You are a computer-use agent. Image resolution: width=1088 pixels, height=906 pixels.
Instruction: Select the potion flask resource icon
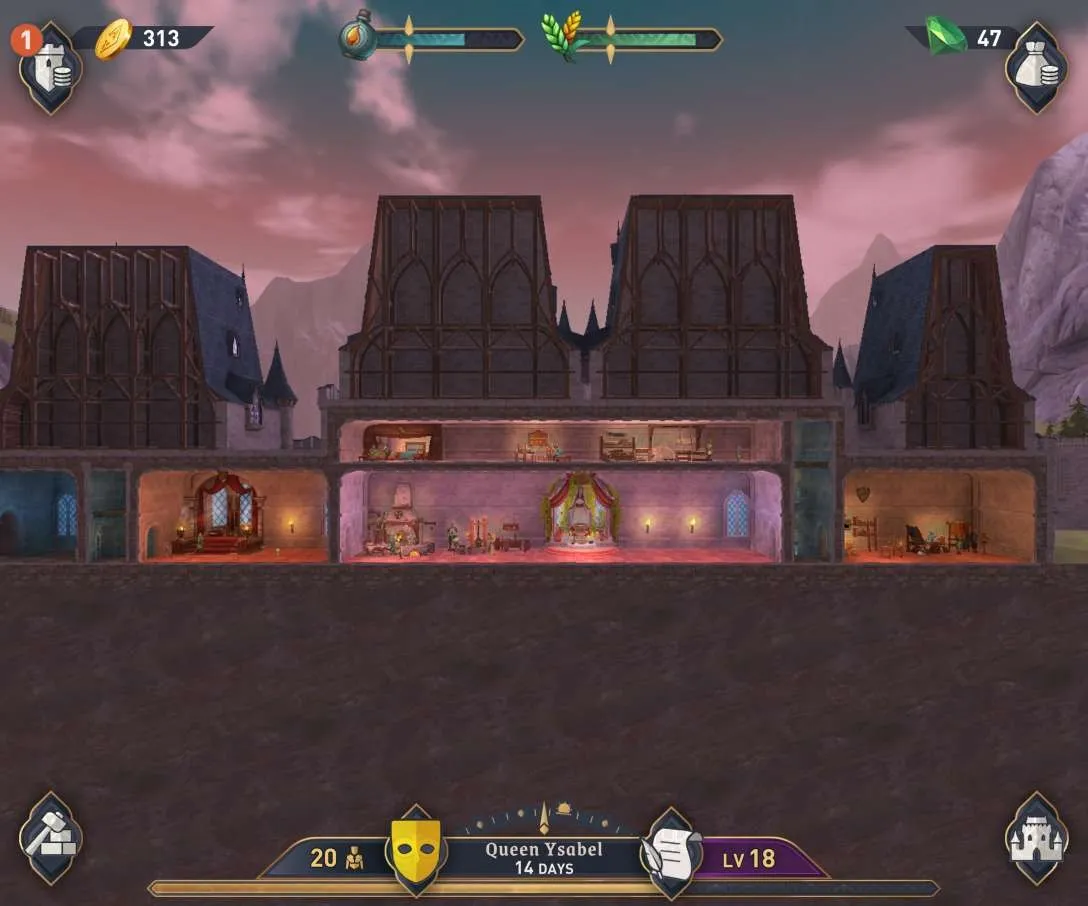click(x=357, y=36)
